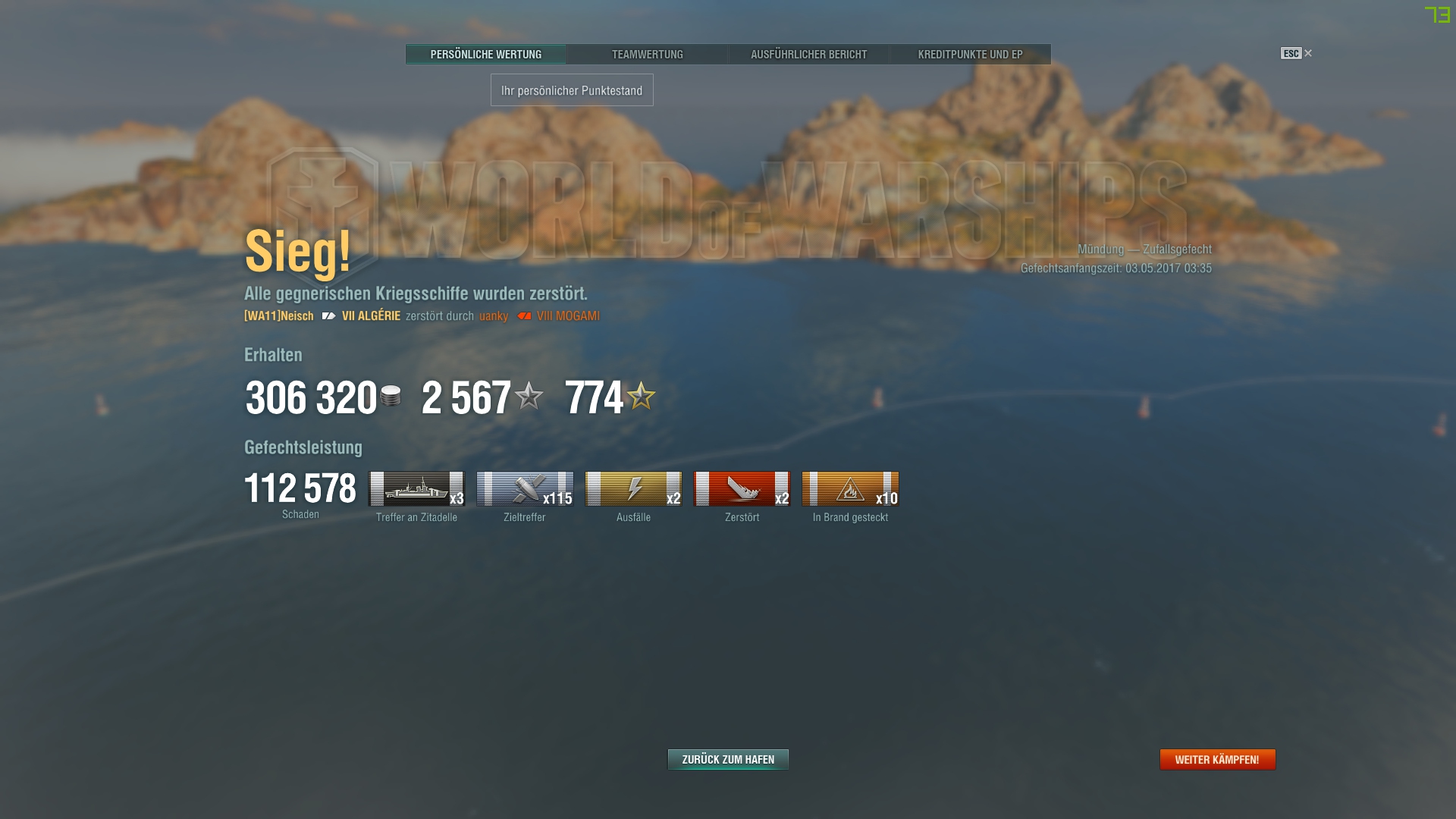
Task: Click the golden Ausfälle lightning icon
Action: tap(633, 490)
